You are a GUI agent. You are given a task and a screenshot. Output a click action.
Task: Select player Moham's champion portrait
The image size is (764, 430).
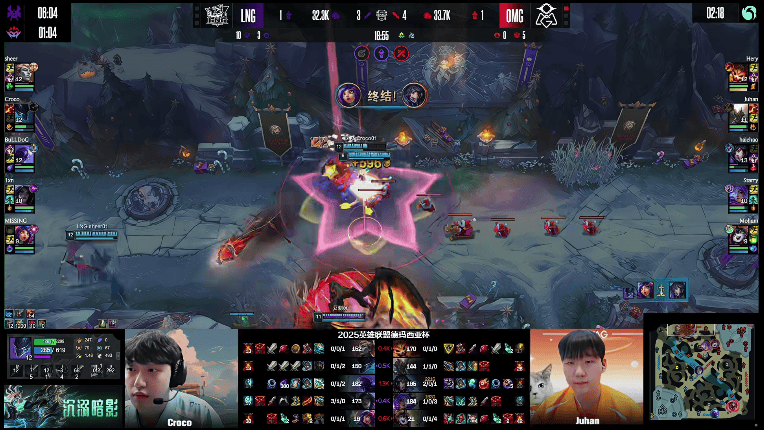pos(741,233)
